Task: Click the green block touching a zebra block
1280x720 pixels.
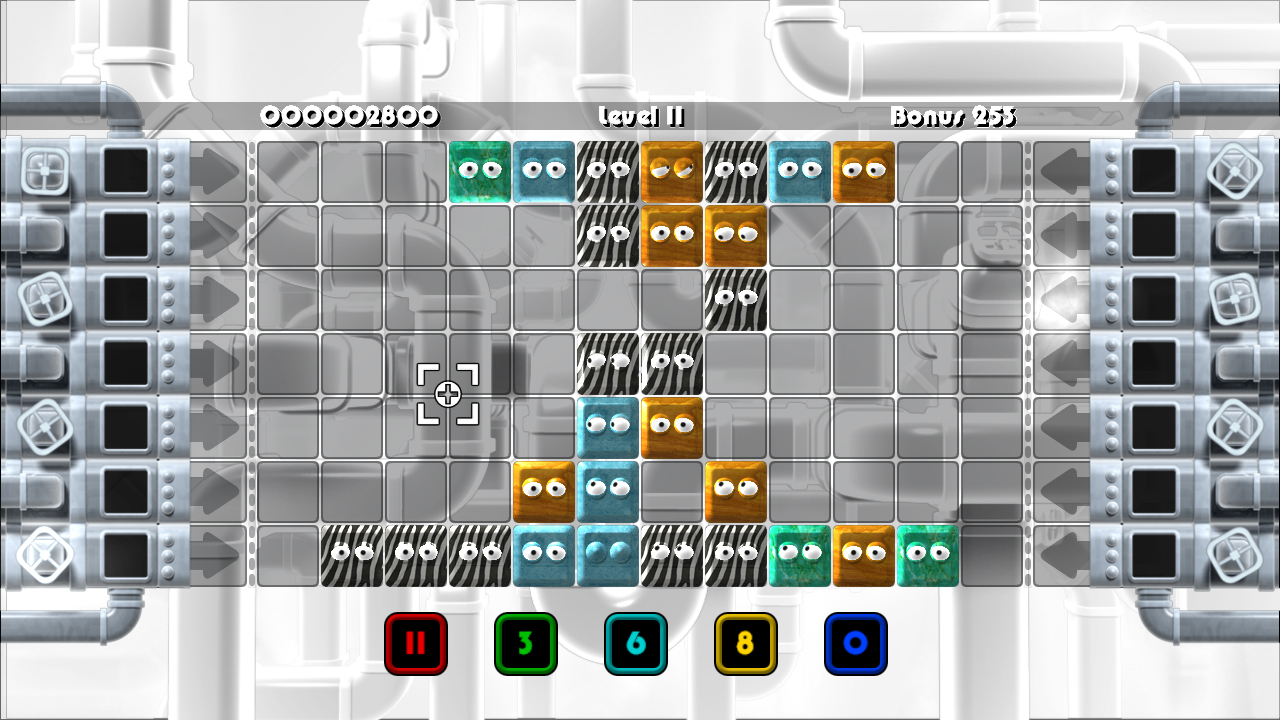Action: point(800,556)
